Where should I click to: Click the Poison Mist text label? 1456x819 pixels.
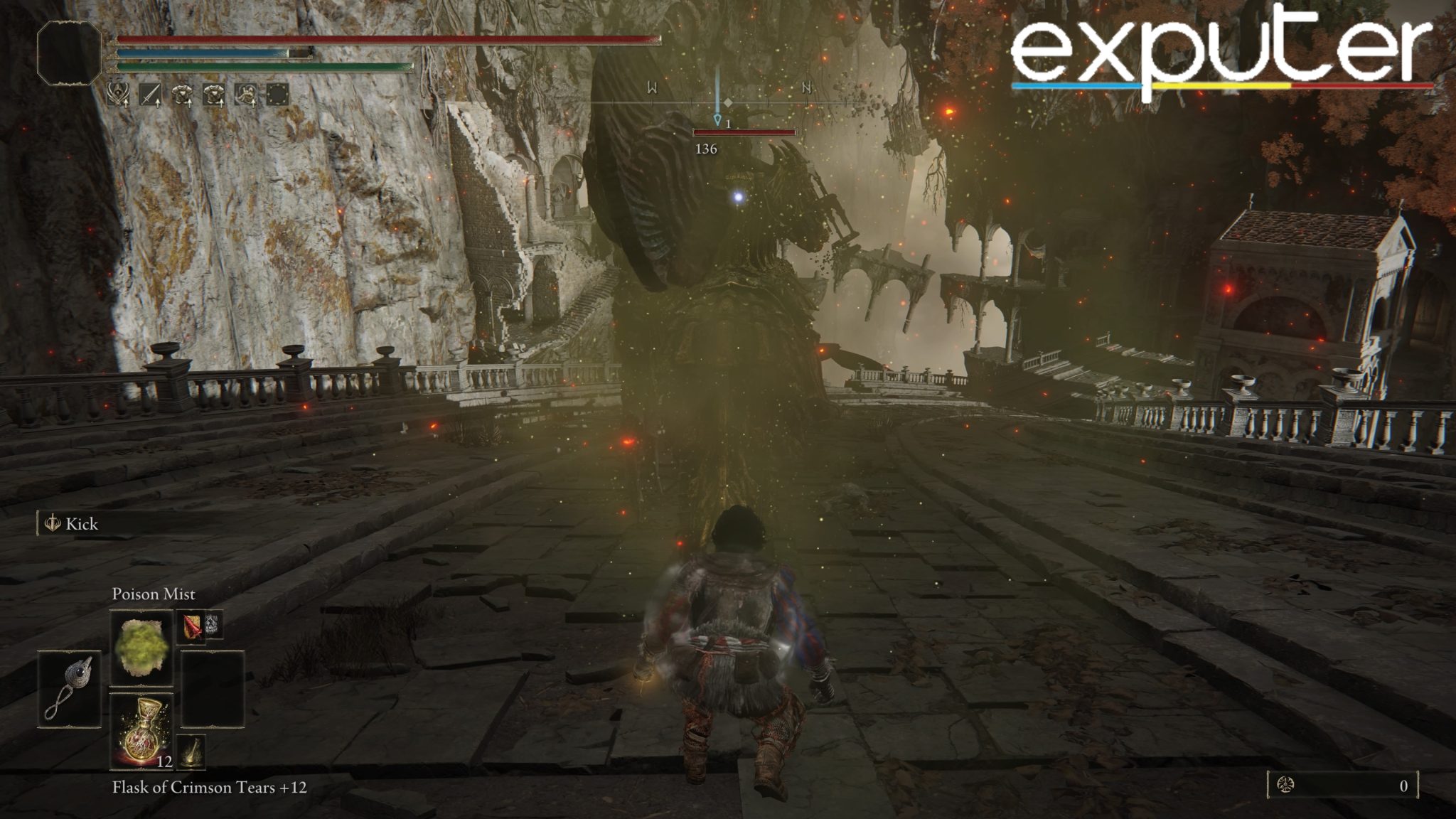154,594
